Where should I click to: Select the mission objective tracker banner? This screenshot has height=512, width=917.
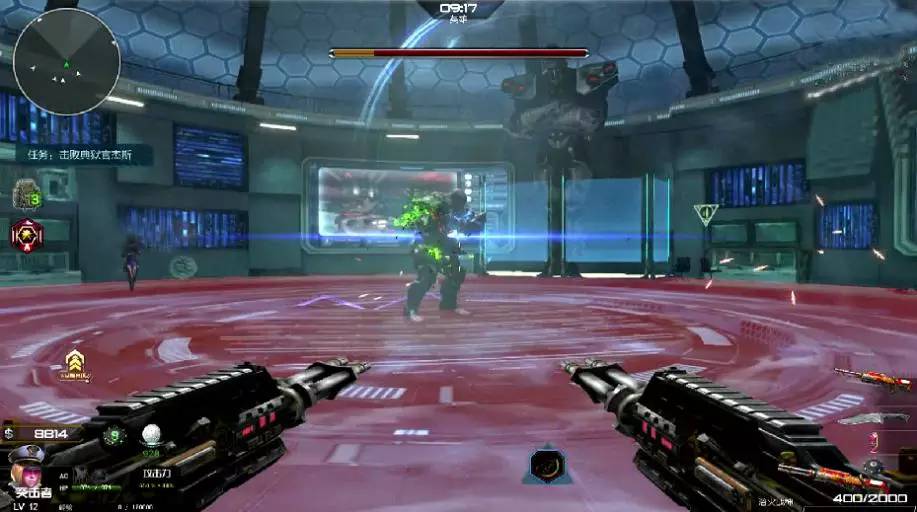pos(84,155)
